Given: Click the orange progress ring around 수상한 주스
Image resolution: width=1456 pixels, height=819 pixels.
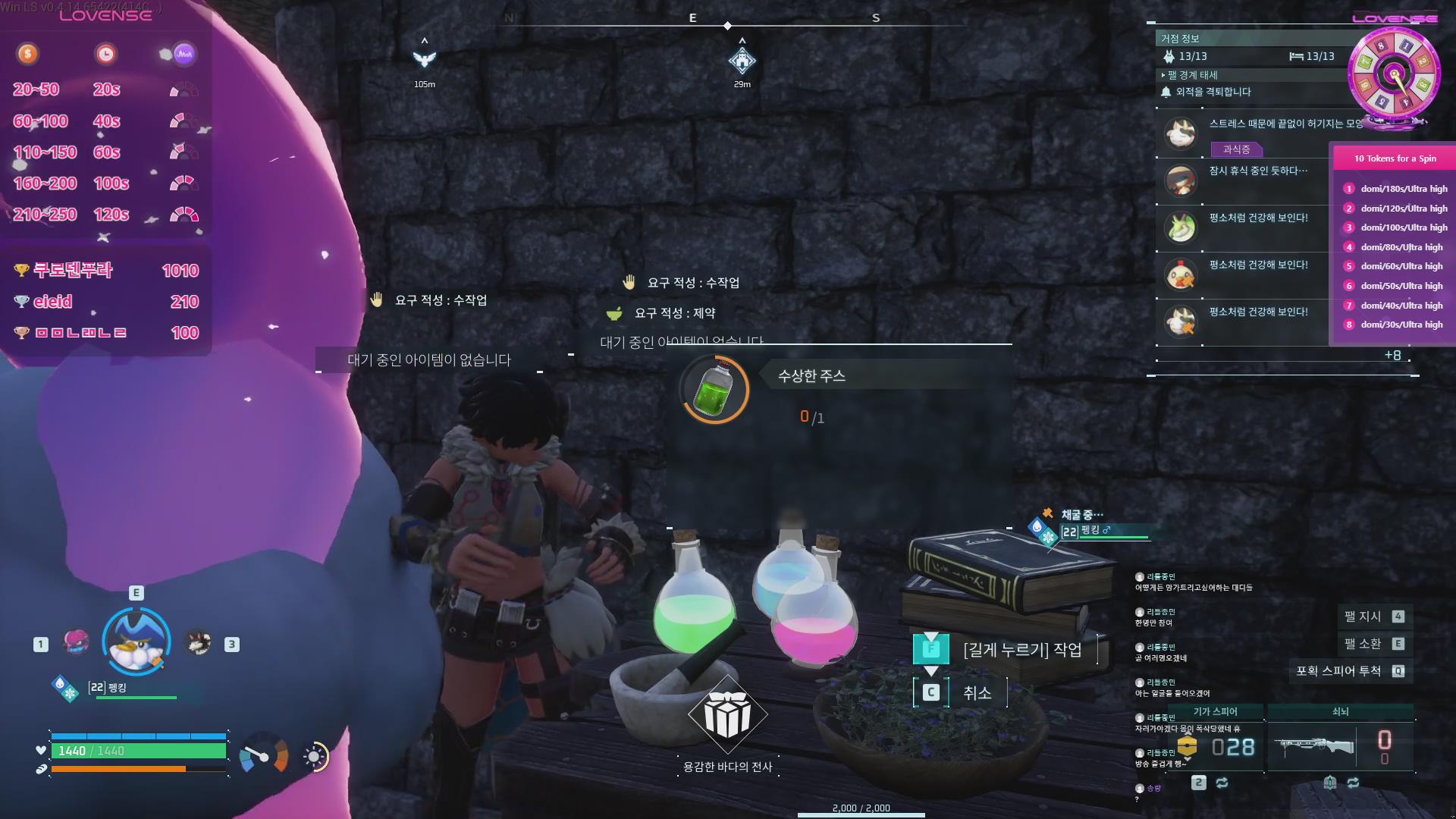Looking at the screenshot, I should click(x=714, y=390).
